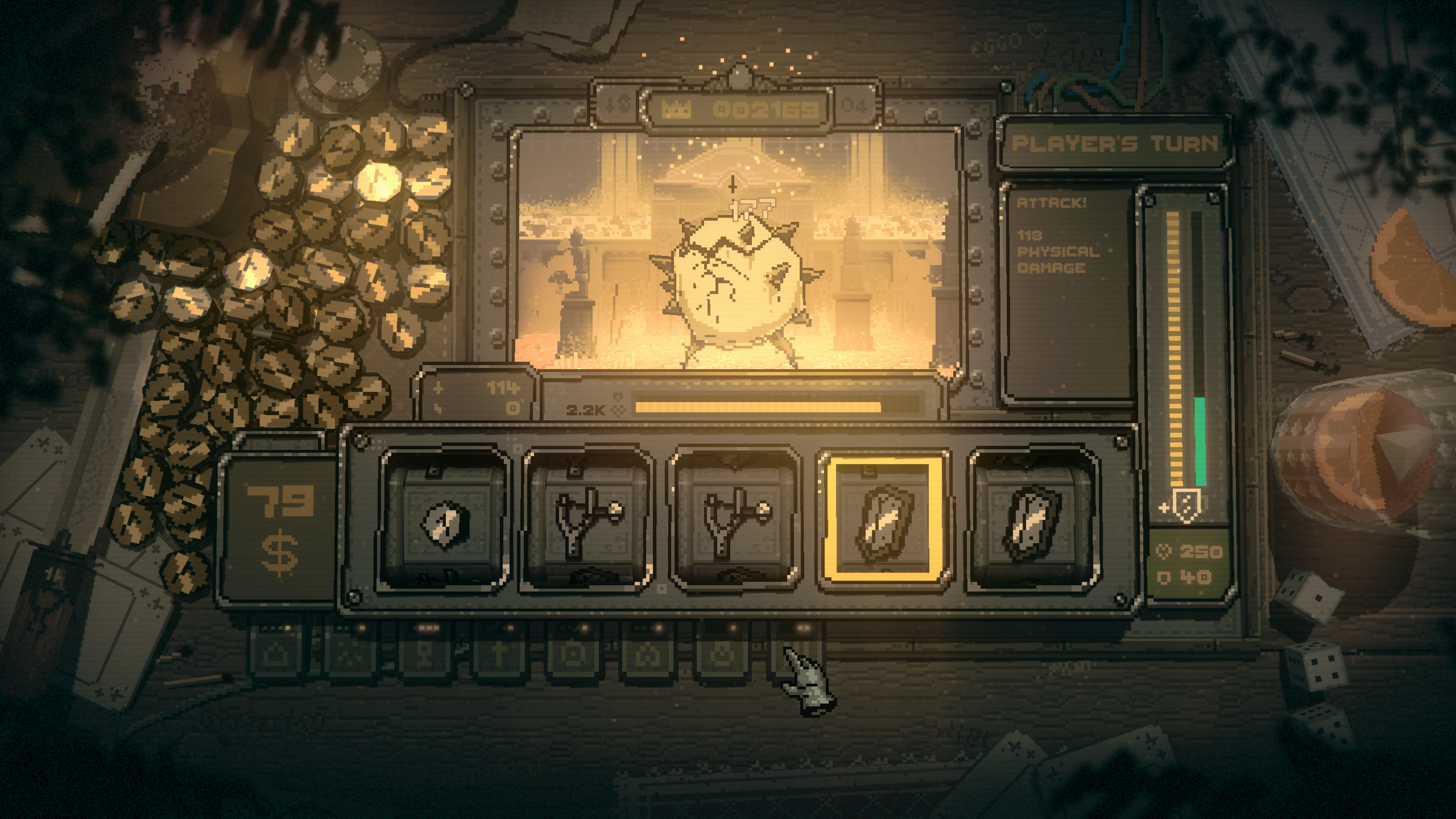The height and width of the screenshot is (819, 1456).
Task: Click the lamp rune card at the far left
Action: pos(275,654)
